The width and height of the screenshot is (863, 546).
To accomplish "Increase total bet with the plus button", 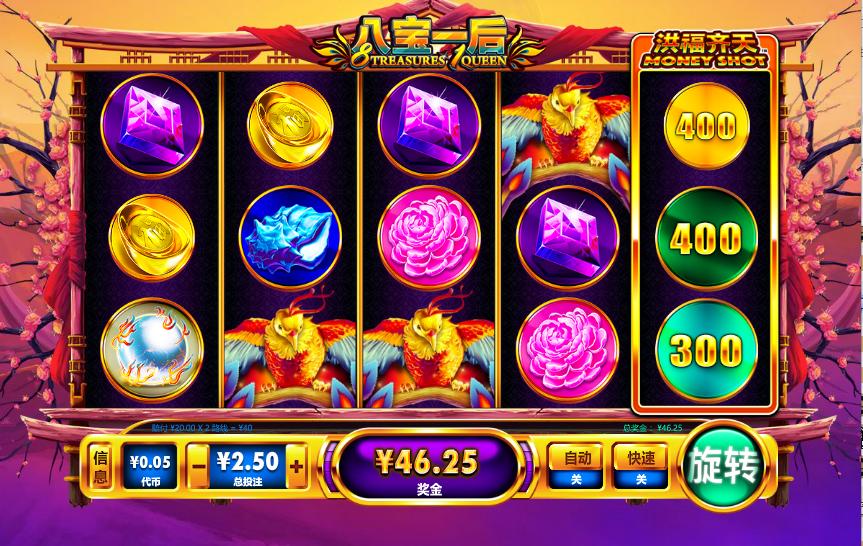I will 296,465.
